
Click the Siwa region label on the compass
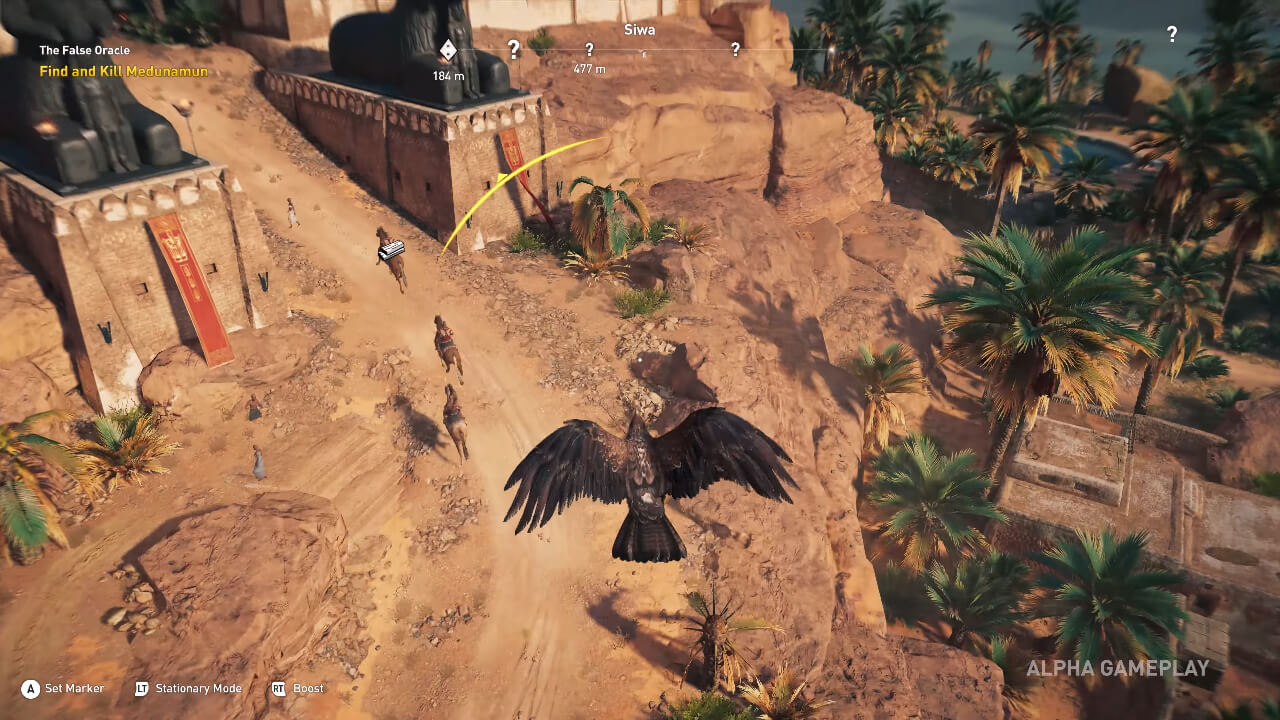click(640, 30)
